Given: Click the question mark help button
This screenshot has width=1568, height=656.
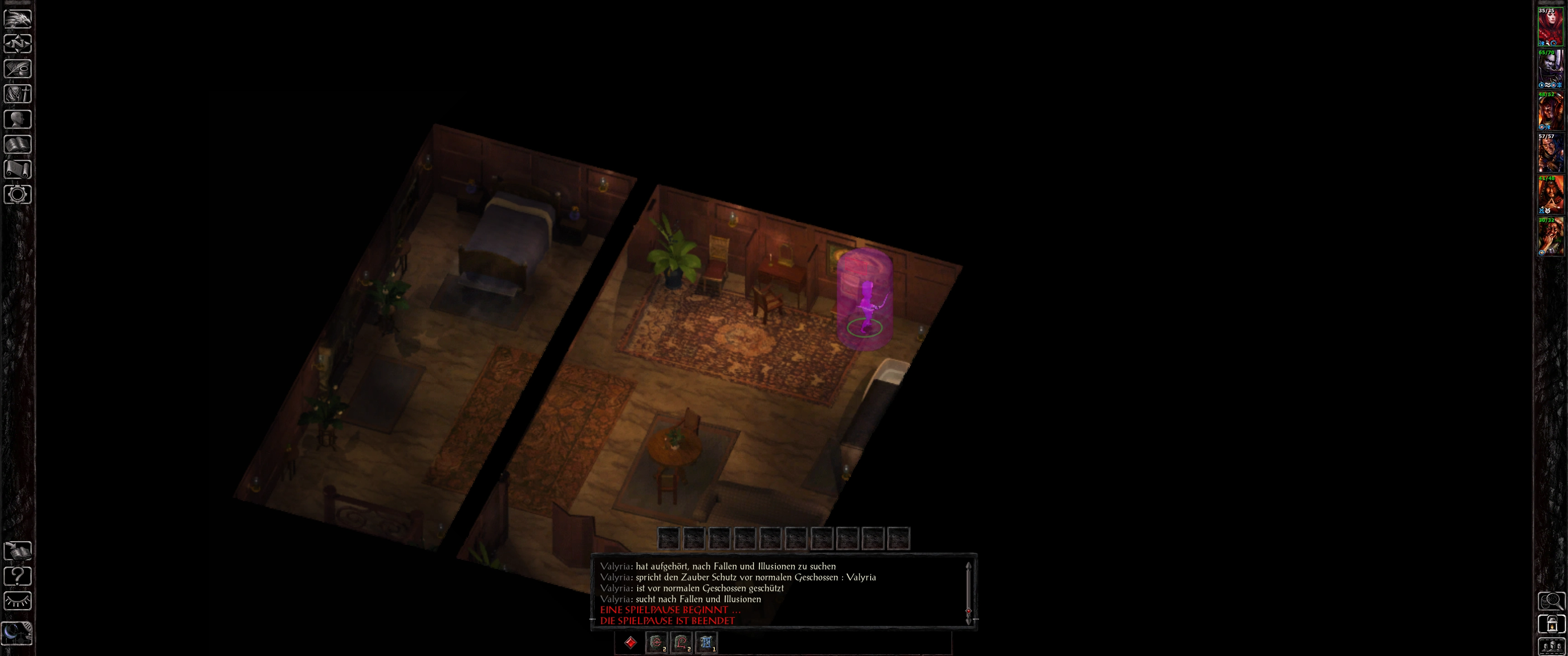Looking at the screenshot, I should tap(18, 576).
